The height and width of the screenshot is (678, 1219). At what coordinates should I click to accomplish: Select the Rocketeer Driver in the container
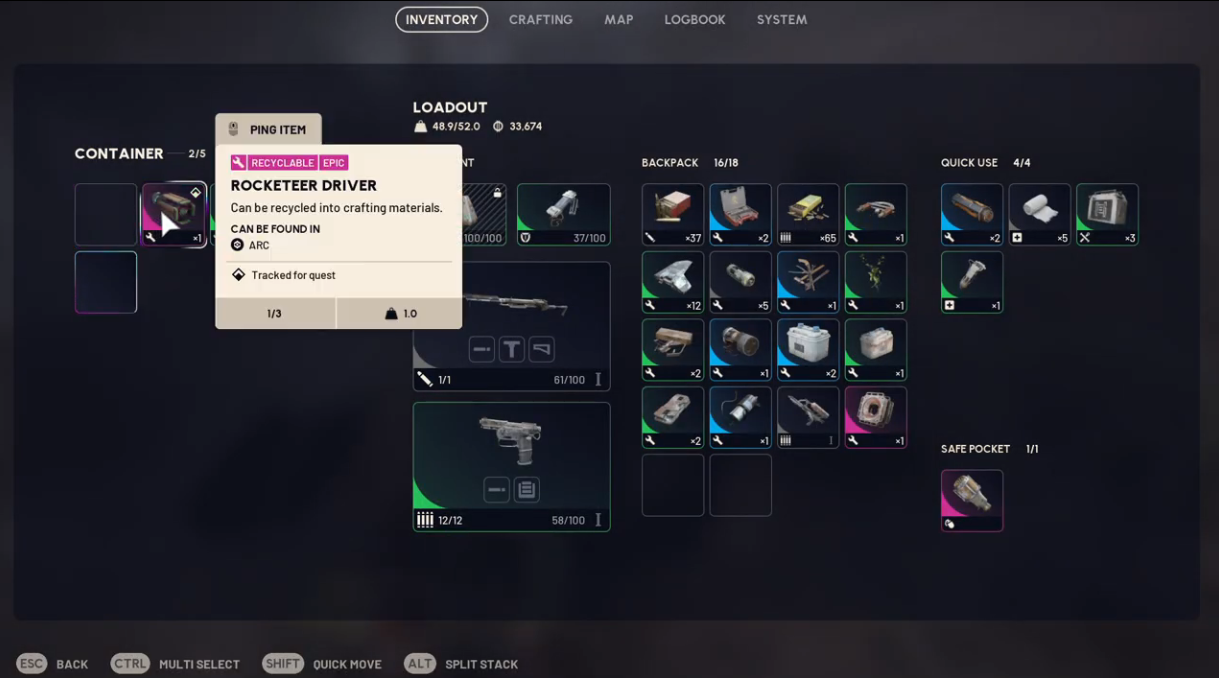pos(174,214)
